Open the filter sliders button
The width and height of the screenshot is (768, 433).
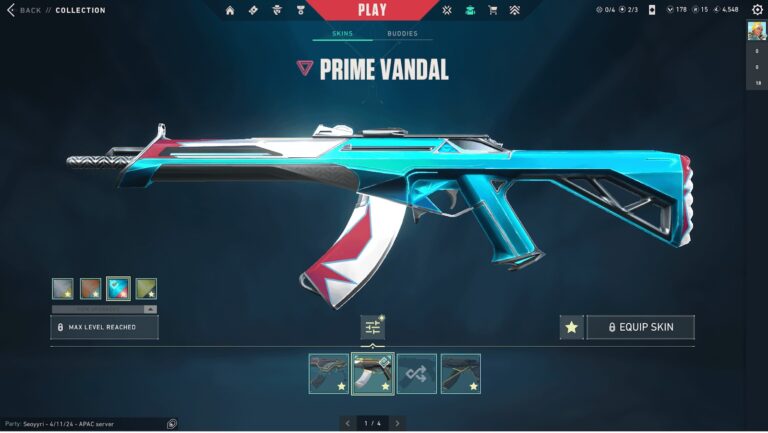373,327
